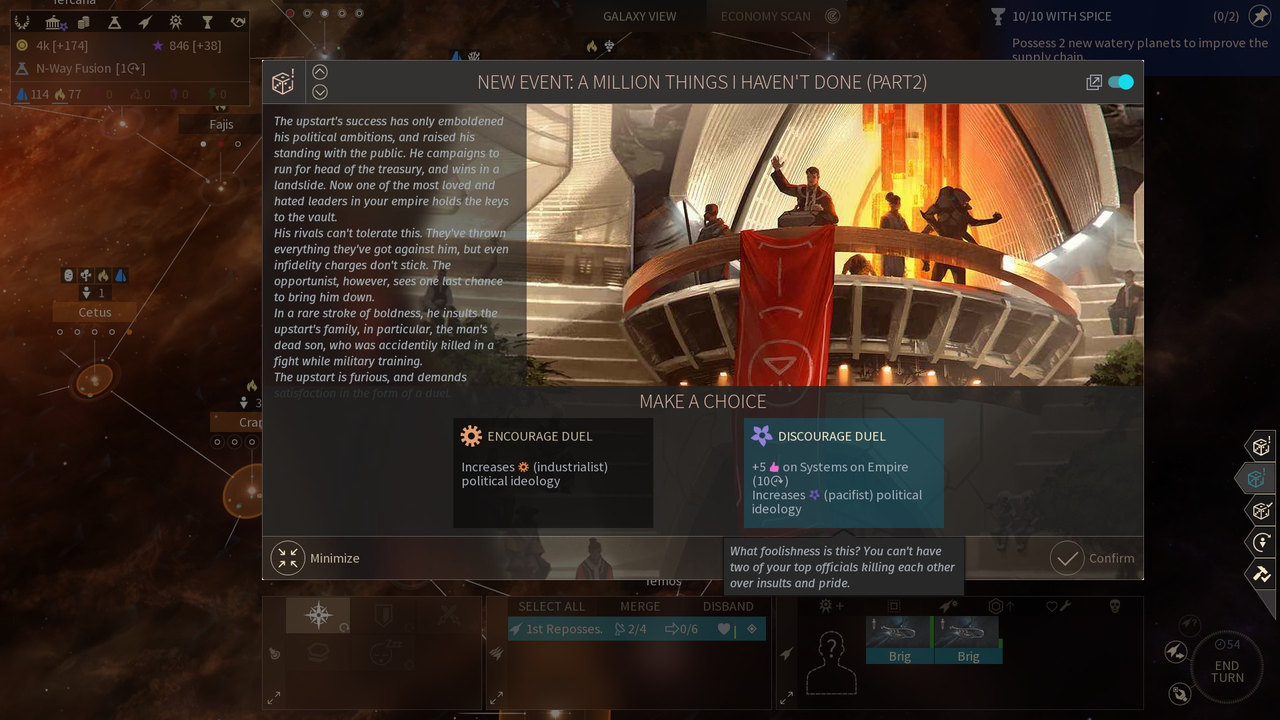Image resolution: width=1280 pixels, height=720 pixels.
Task: Select all ships in the fleet
Action: pyautogui.click(x=551, y=606)
